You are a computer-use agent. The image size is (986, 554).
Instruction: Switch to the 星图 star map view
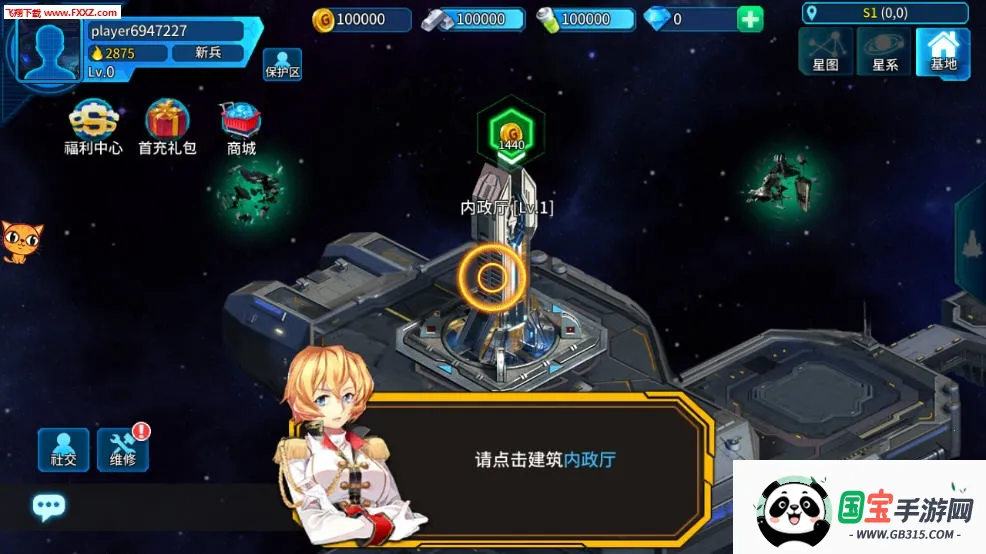(x=825, y=51)
